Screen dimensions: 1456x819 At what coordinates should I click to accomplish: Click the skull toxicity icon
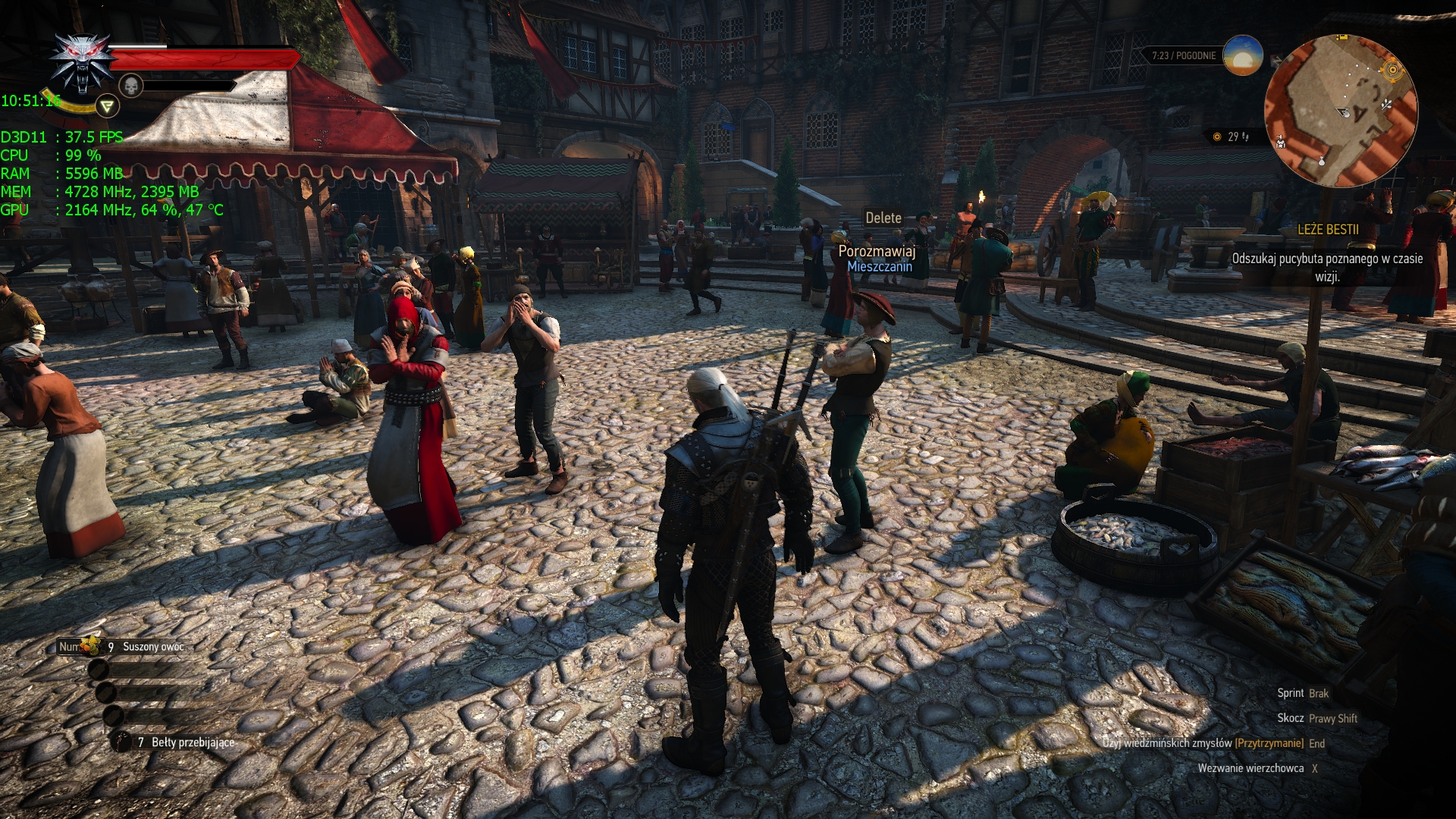coord(131,86)
